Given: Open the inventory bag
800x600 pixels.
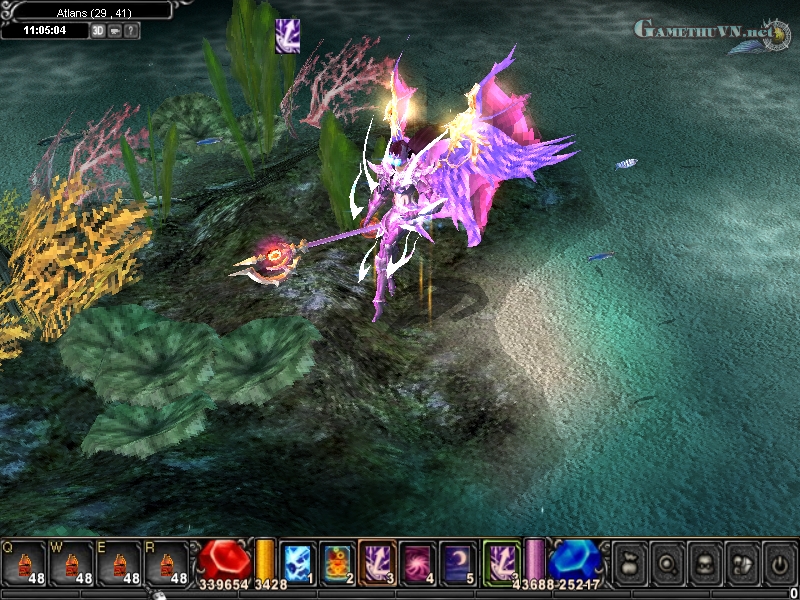Looking at the screenshot, I should [630, 562].
